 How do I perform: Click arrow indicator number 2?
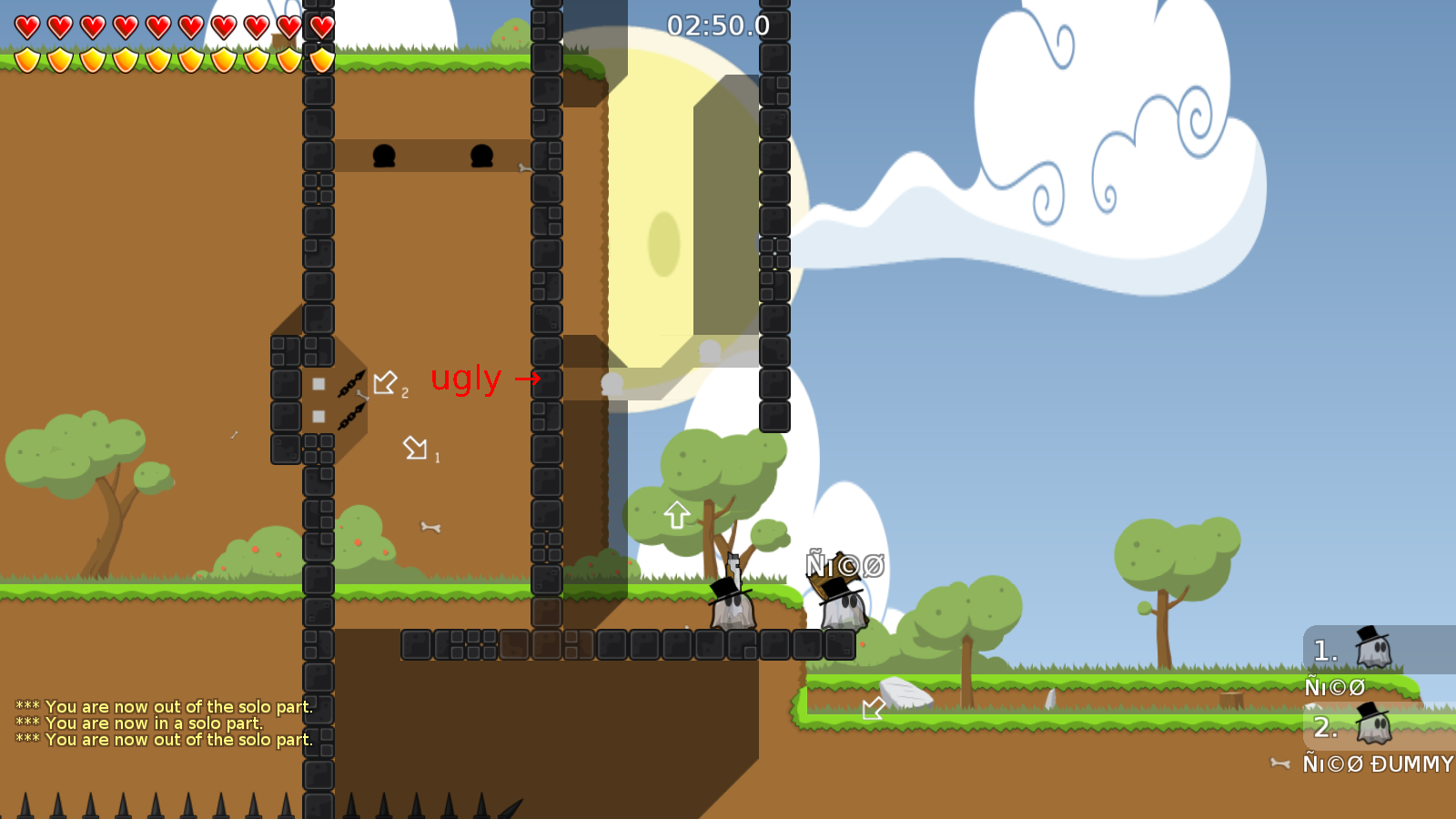click(x=387, y=382)
